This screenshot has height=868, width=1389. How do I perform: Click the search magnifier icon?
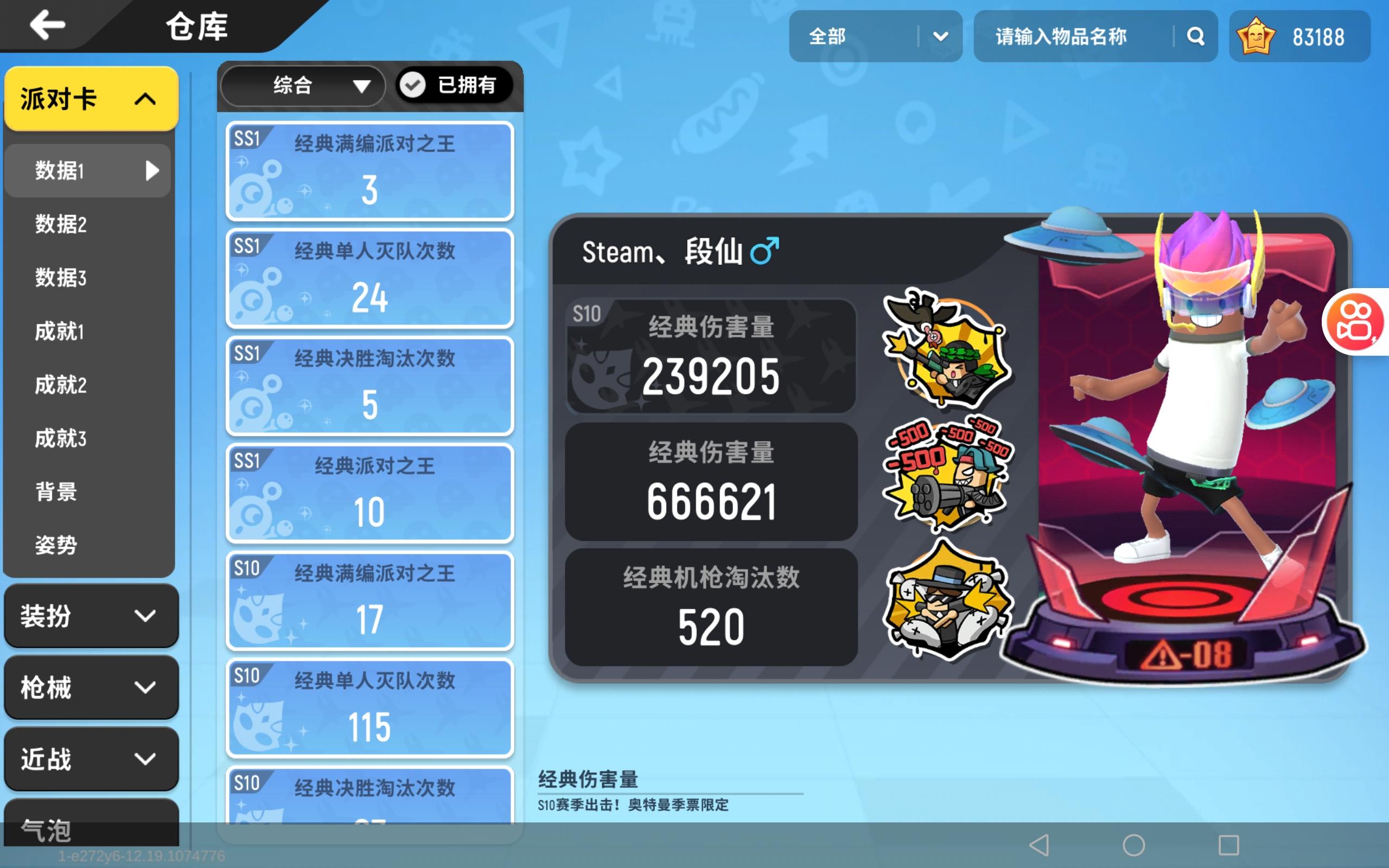[1196, 36]
